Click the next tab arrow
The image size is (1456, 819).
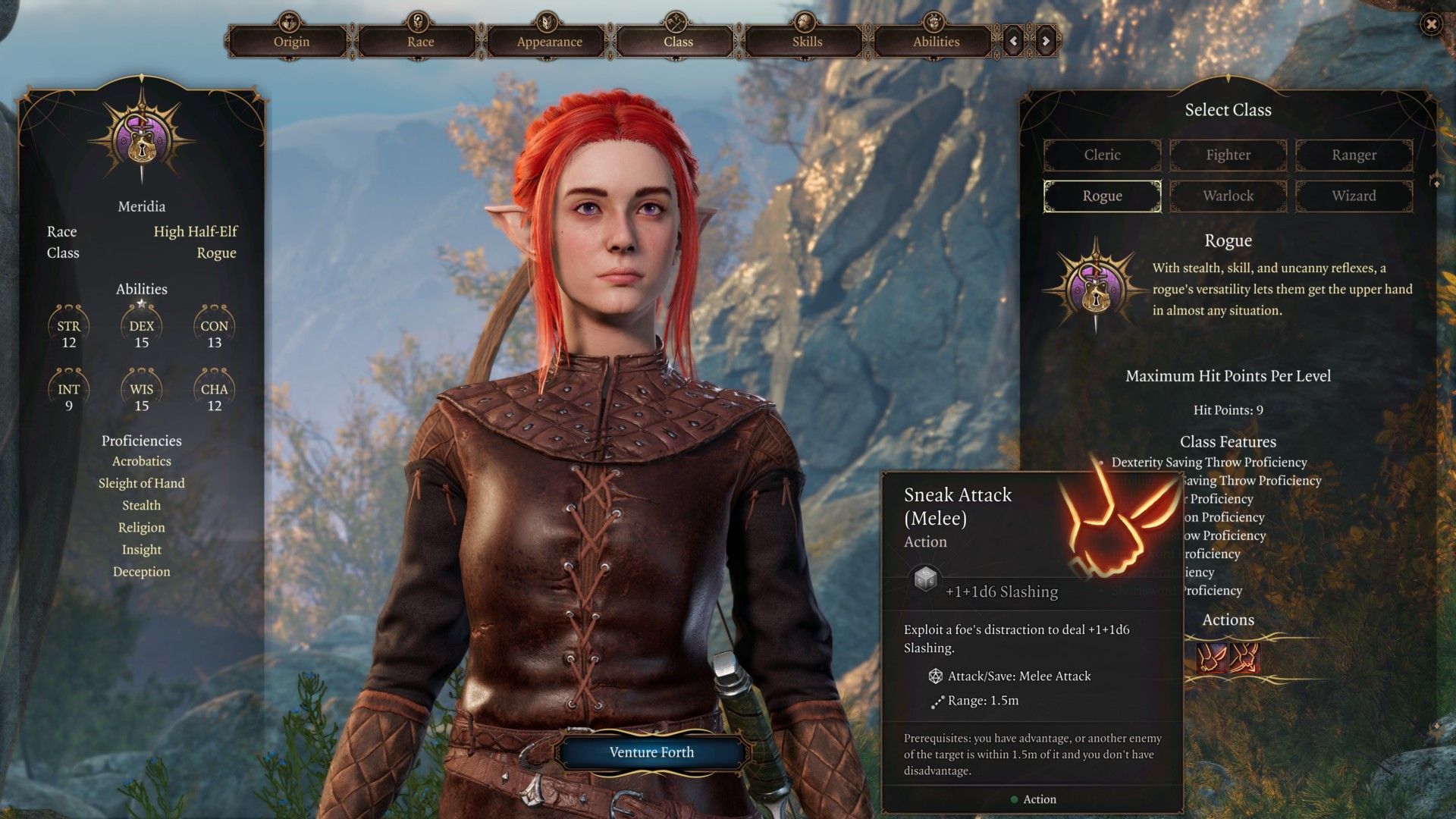[x=1046, y=41]
